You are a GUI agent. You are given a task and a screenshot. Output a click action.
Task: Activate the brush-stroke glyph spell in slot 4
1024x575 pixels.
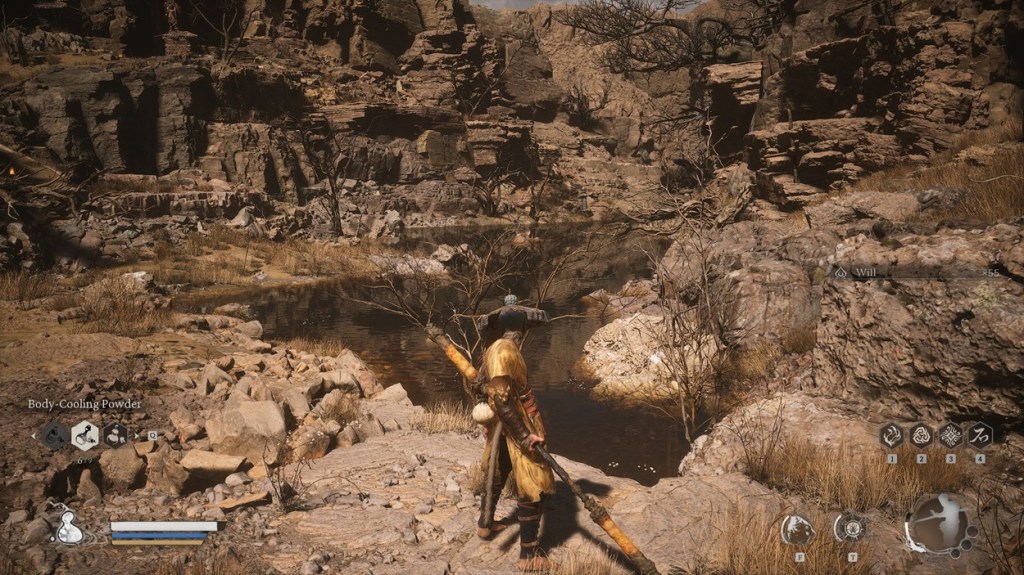980,435
